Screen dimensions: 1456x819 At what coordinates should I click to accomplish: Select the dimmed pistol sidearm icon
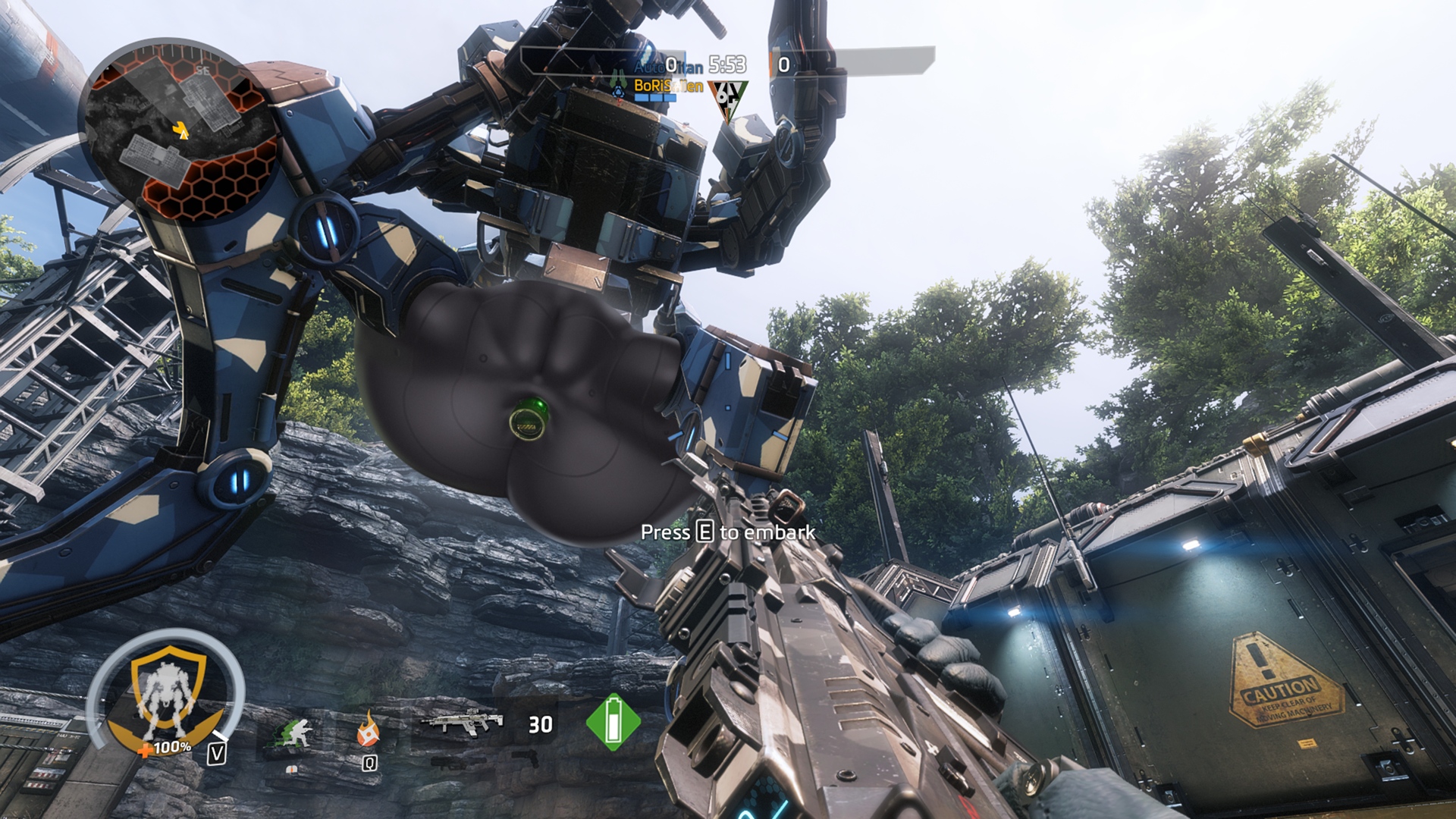(x=525, y=758)
